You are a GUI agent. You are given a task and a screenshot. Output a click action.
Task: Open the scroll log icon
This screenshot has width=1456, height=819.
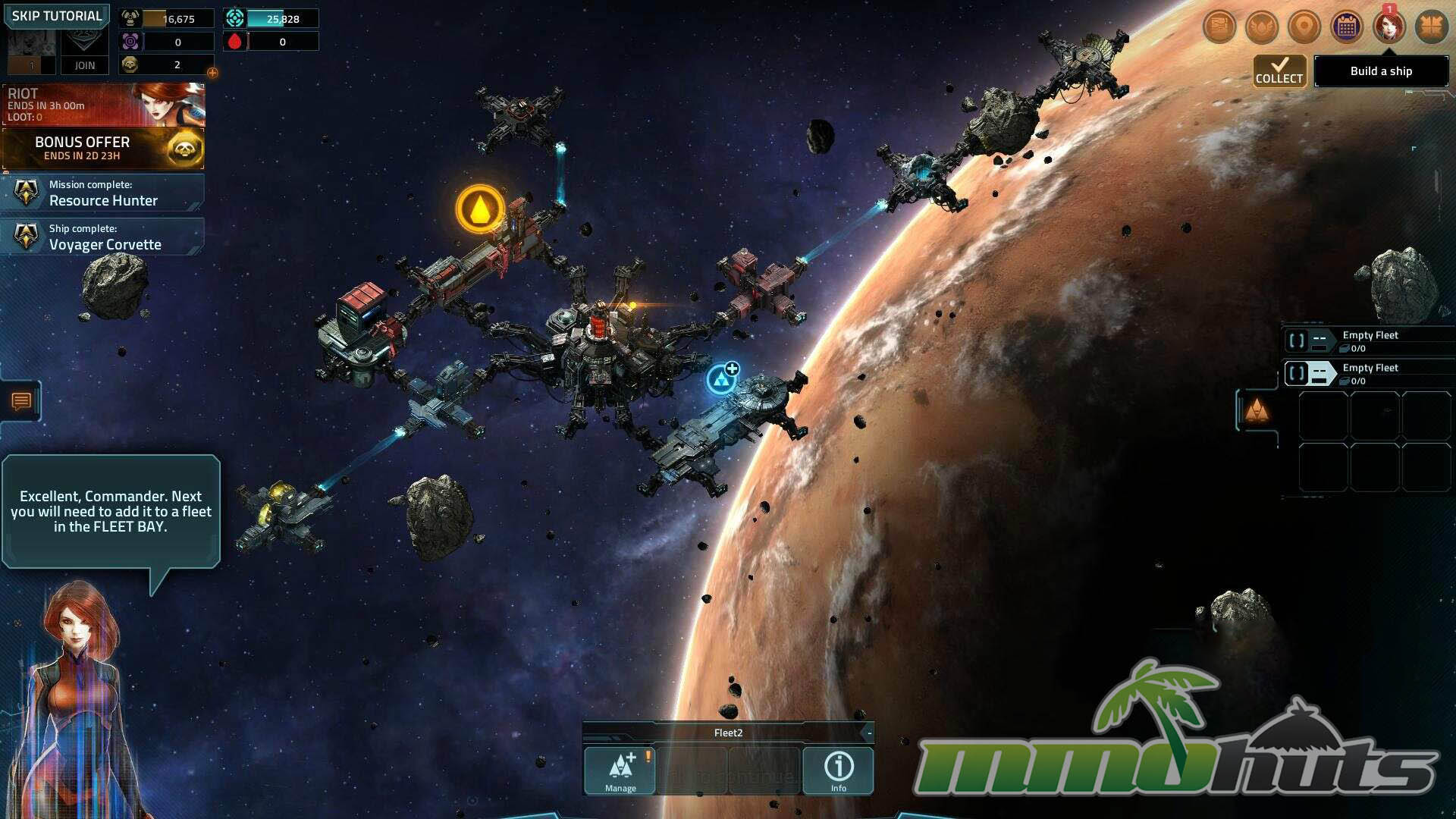tap(1219, 27)
